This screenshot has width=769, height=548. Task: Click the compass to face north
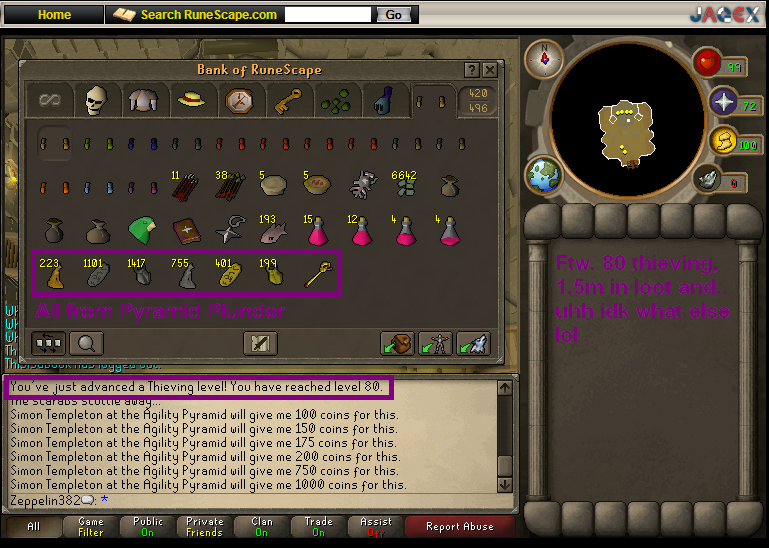click(545, 58)
